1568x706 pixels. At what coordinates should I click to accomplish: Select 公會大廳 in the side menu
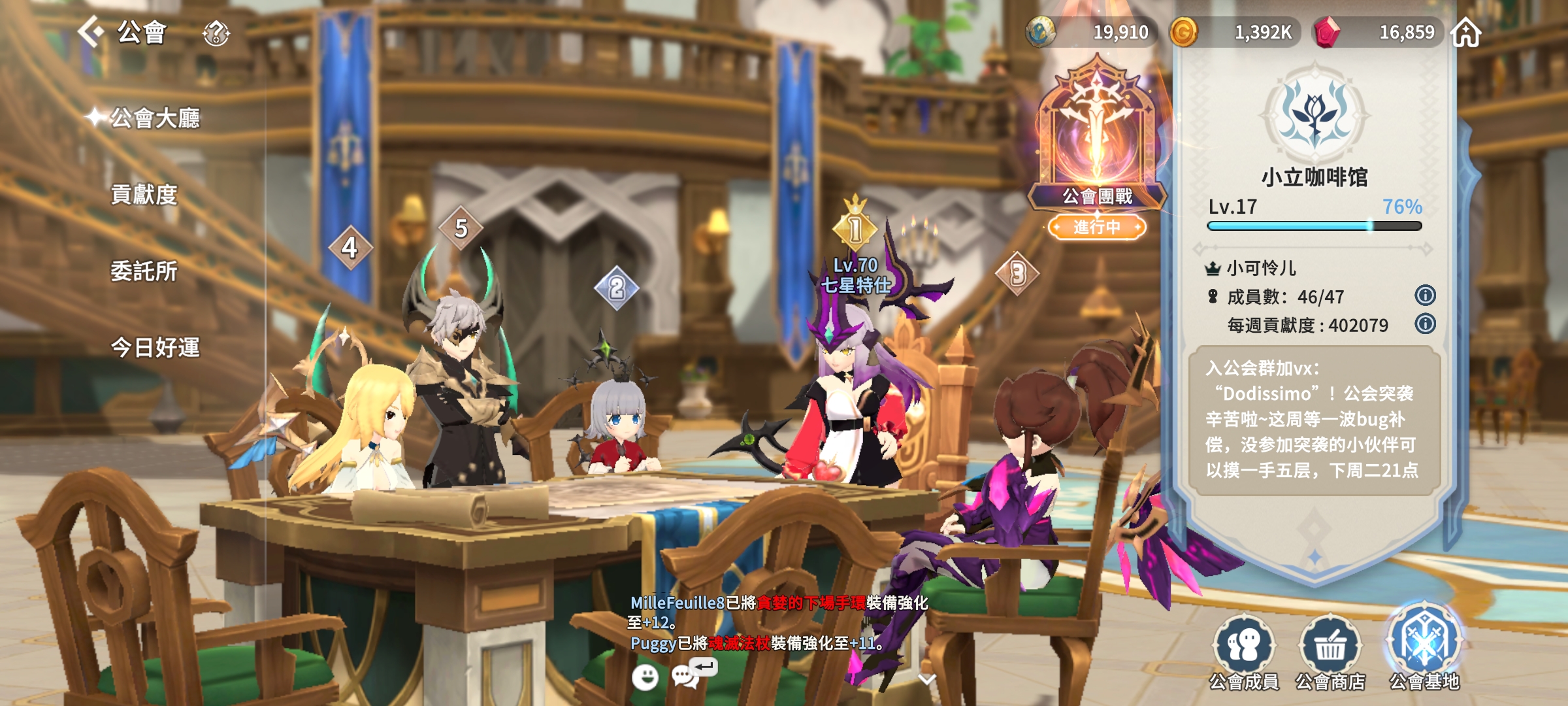click(154, 118)
